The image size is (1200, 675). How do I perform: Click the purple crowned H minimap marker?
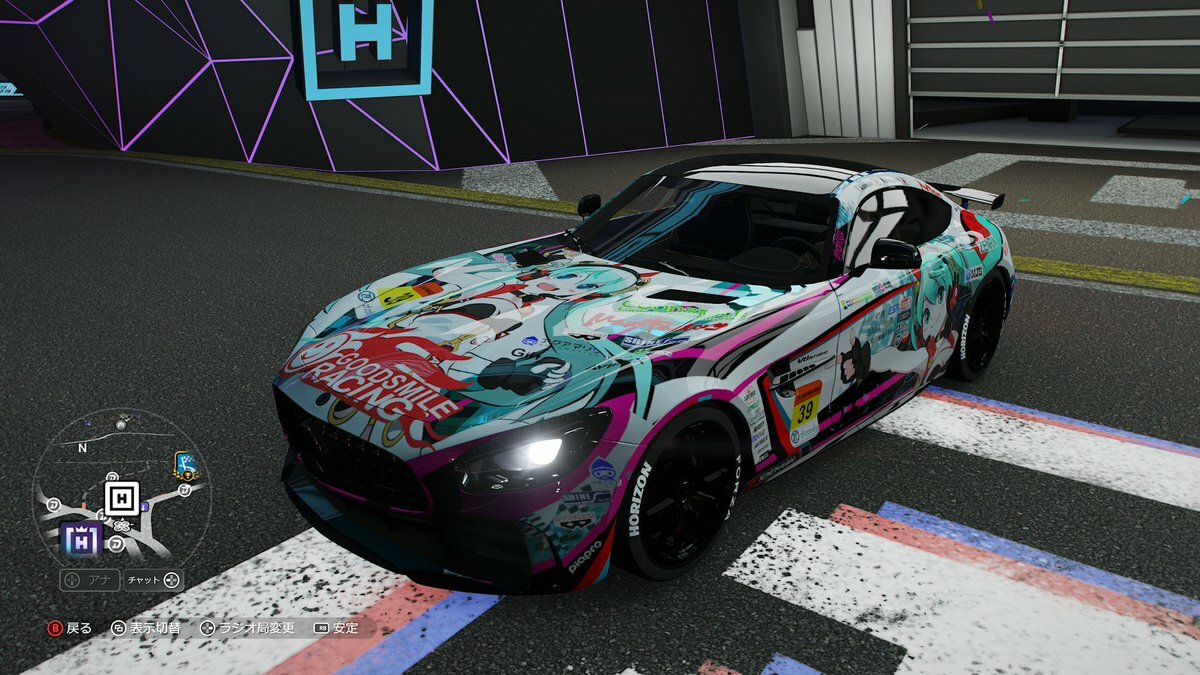pos(81,540)
